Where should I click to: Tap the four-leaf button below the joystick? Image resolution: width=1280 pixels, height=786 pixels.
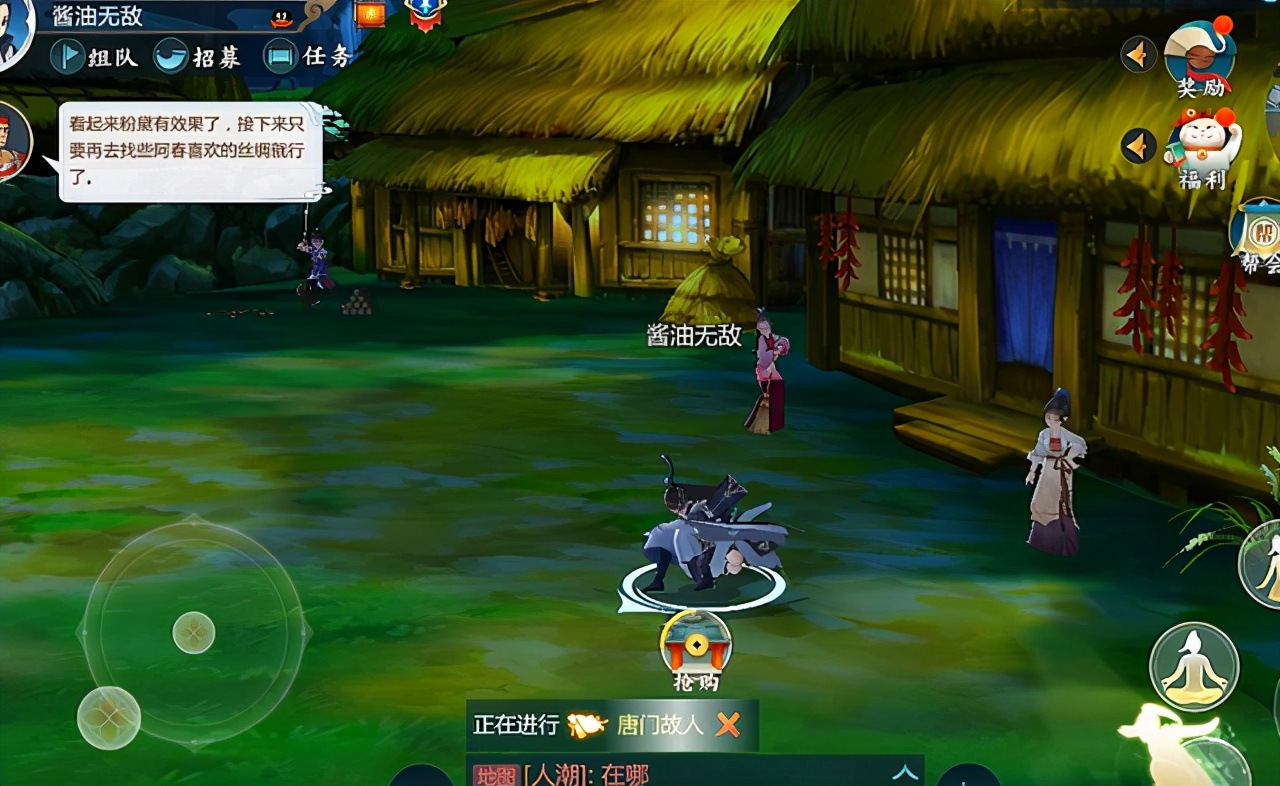(108, 717)
